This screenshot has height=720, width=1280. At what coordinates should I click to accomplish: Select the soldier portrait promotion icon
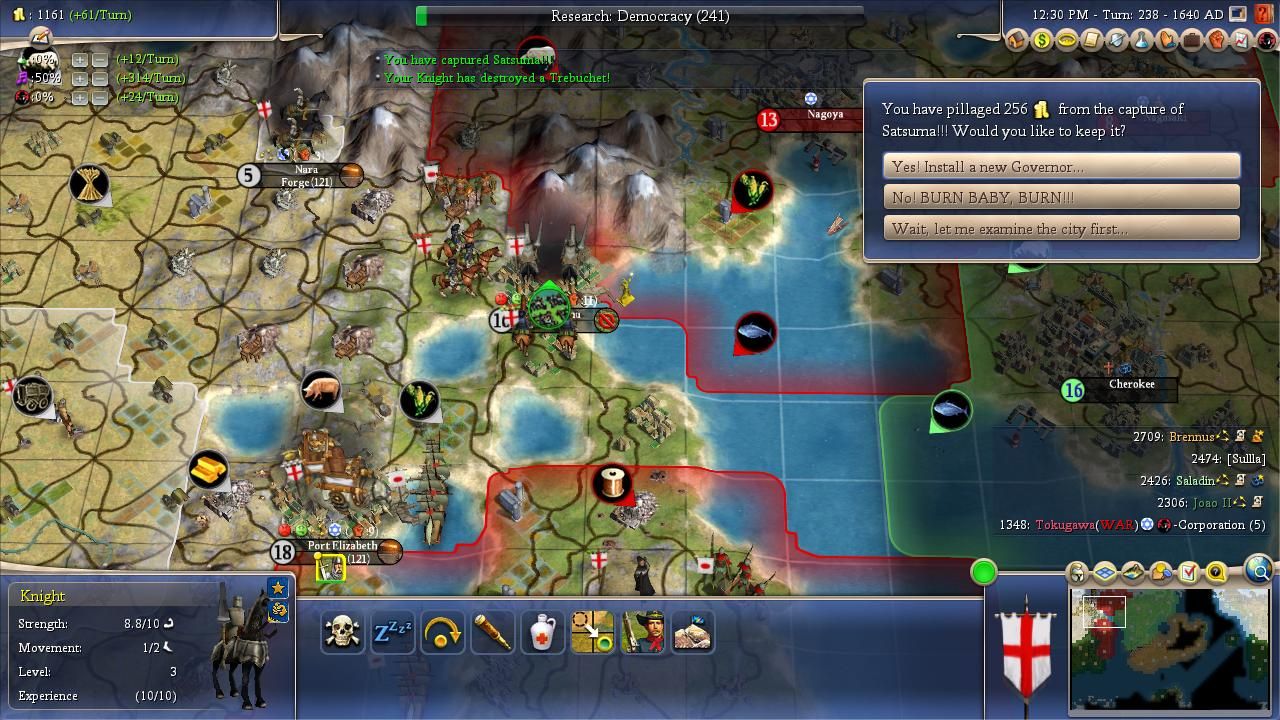642,632
